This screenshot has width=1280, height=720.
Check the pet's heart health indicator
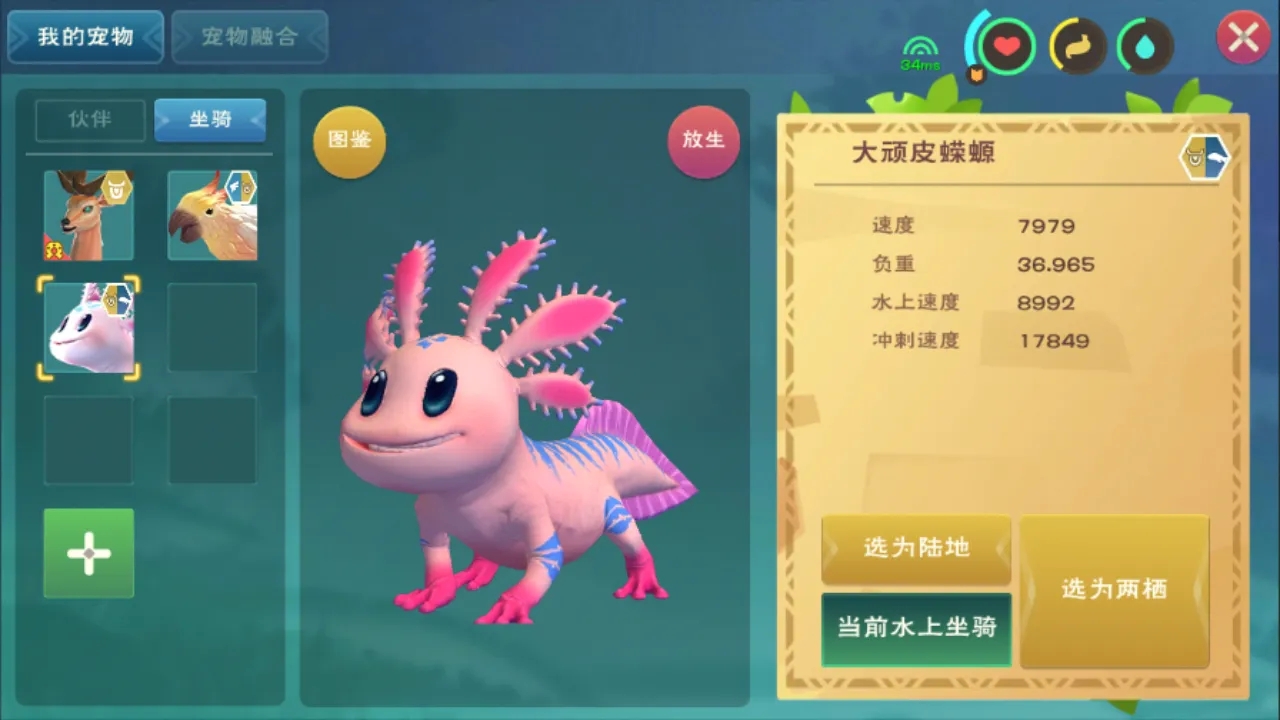pyautogui.click(x=1006, y=45)
